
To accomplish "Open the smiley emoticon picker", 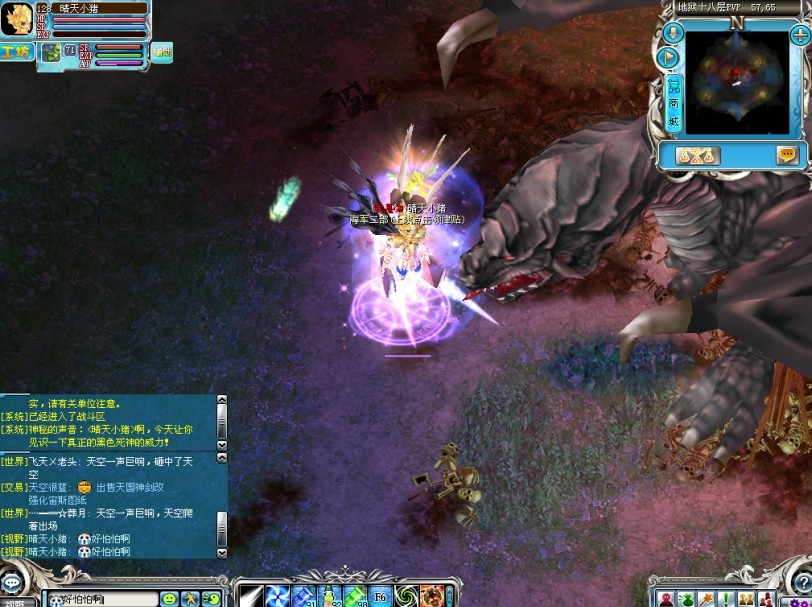I will tap(169, 598).
